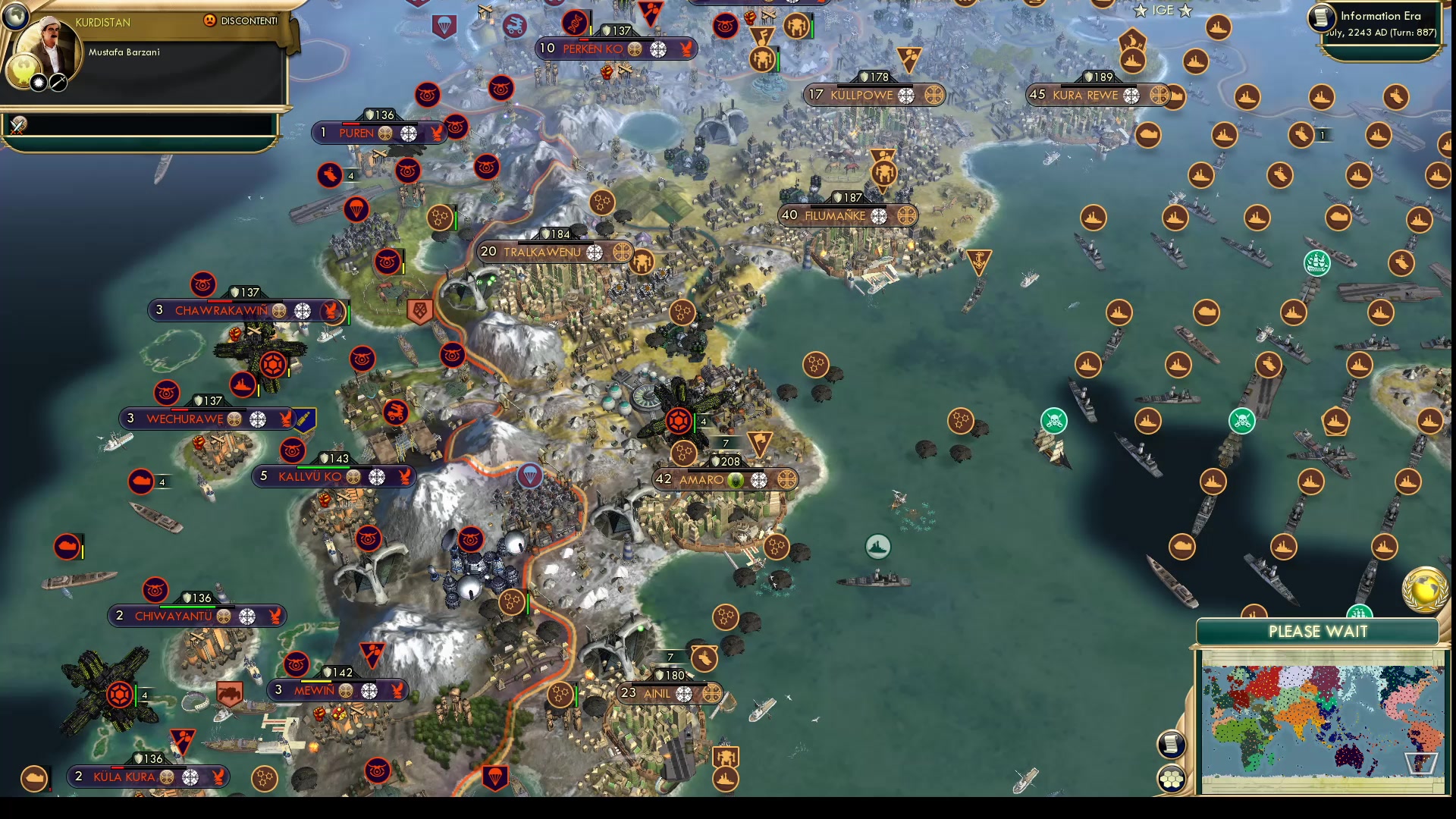Screen dimensions: 1456x819
Task: Click the green pirate flag icon at sea
Action: tap(1053, 420)
